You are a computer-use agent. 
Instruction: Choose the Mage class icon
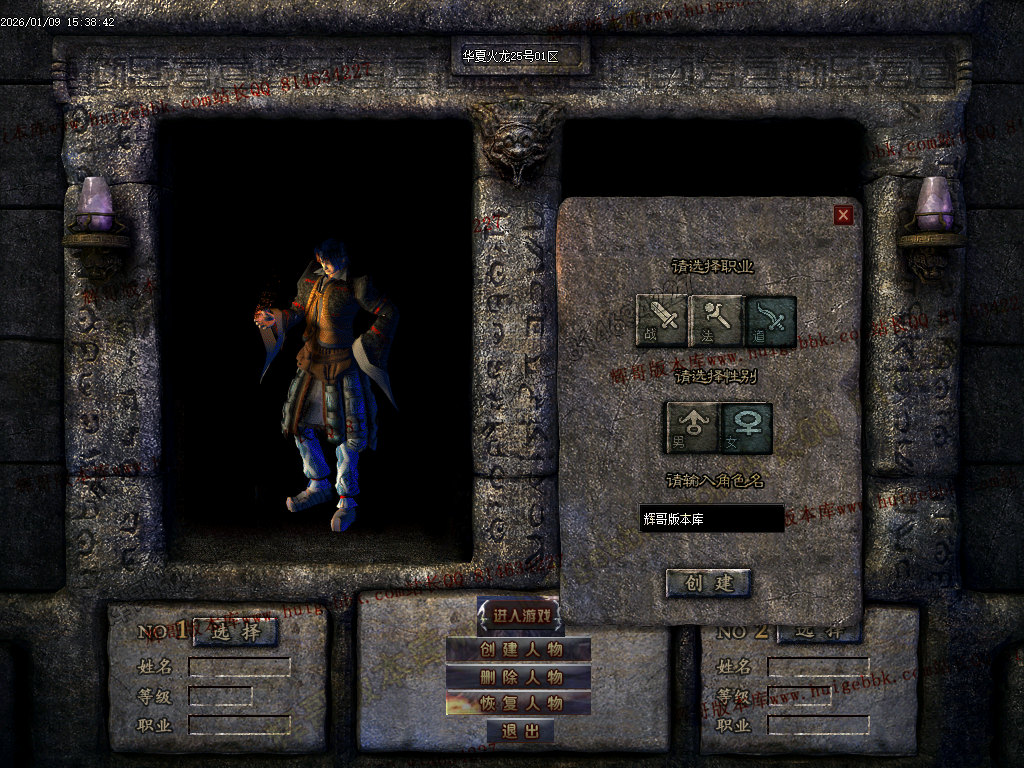(x=716, y=320)
